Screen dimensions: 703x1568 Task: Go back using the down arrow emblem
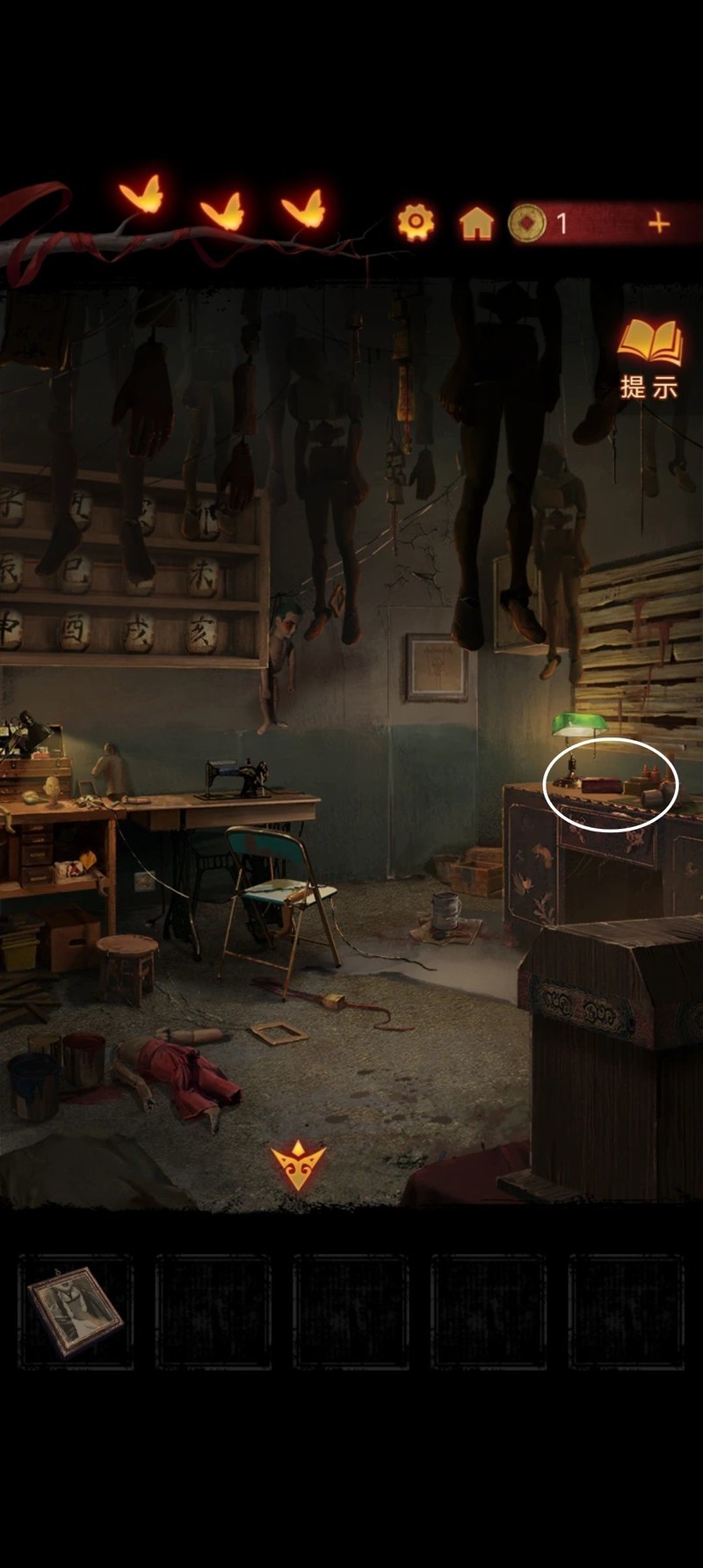298,1165
